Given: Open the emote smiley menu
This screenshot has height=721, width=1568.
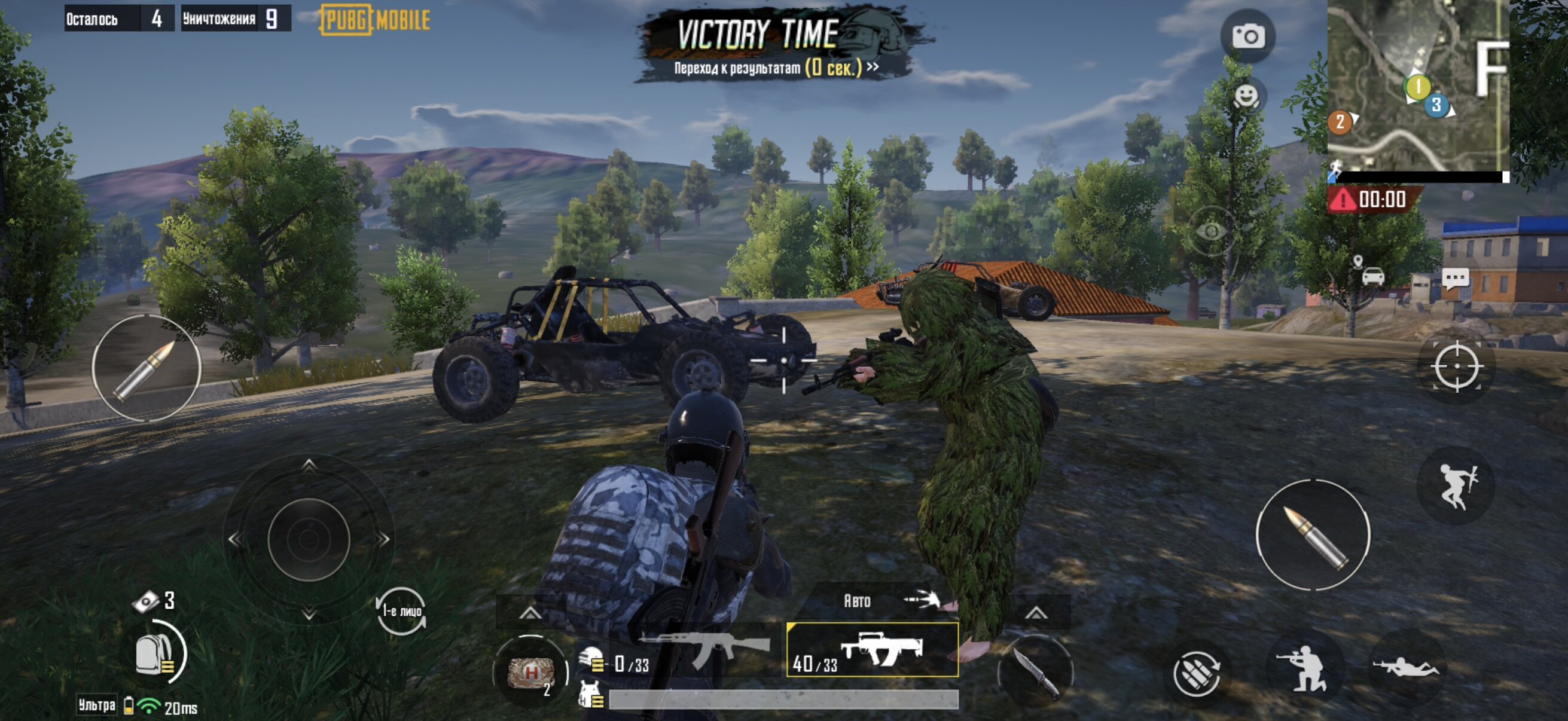Looking at the screenshot, I should tap(1246, 96).
